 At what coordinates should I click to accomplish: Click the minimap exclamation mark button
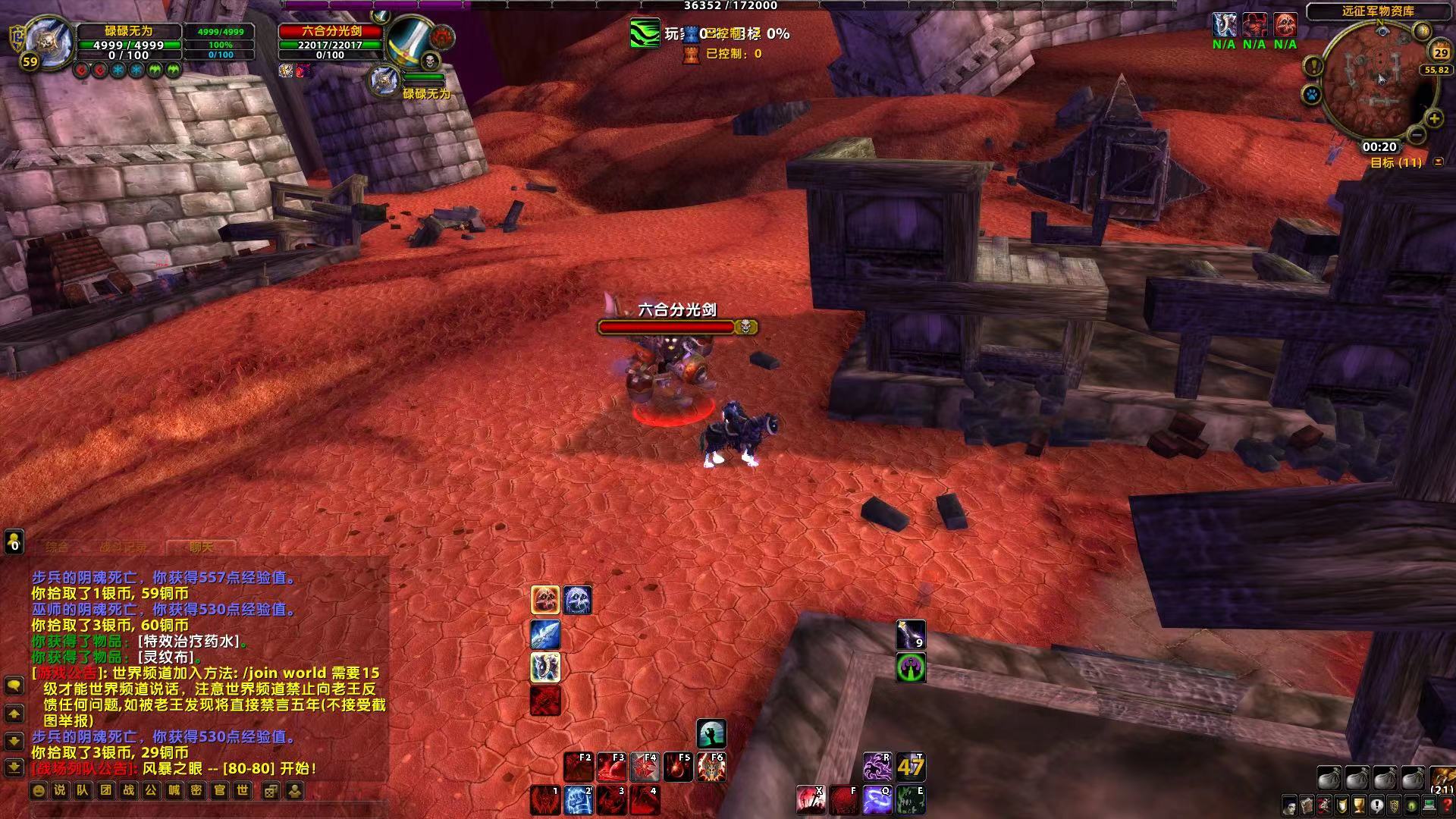(1313, 67)
